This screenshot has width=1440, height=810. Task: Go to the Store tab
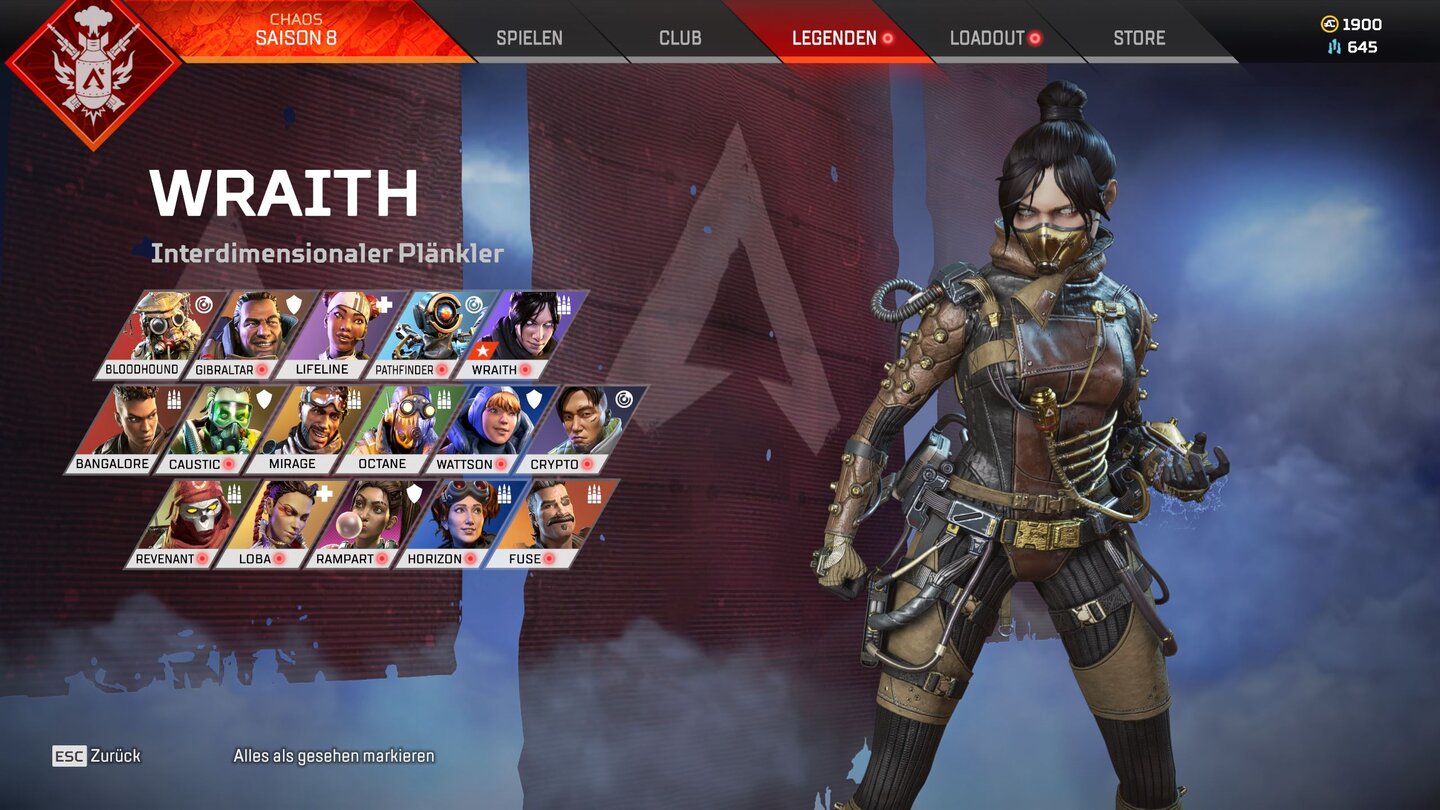[x=1139, y=38]
